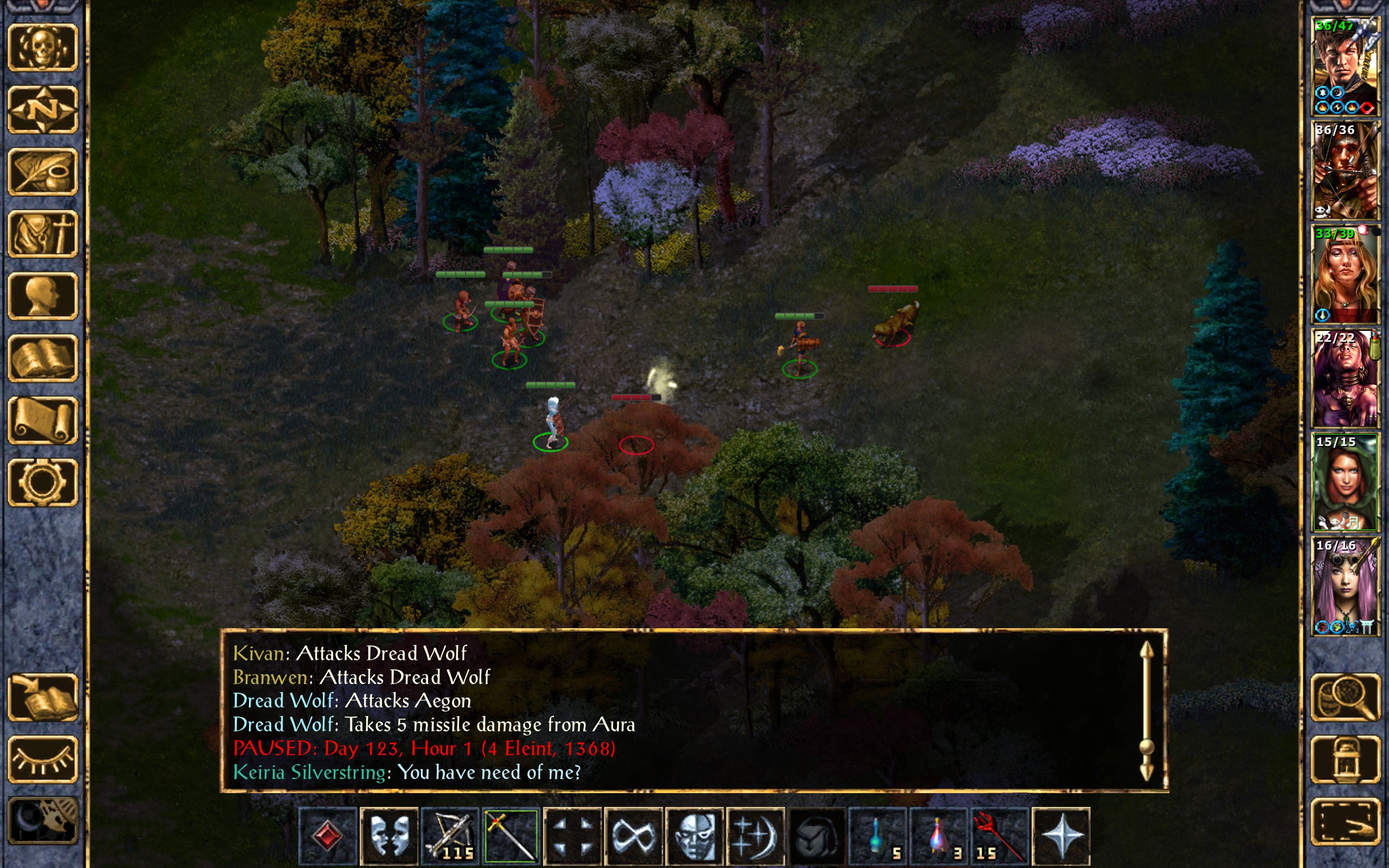Open the inventory screen with sword icon
This screenshot has width=1389, height=868.
[x=42, y=234]
